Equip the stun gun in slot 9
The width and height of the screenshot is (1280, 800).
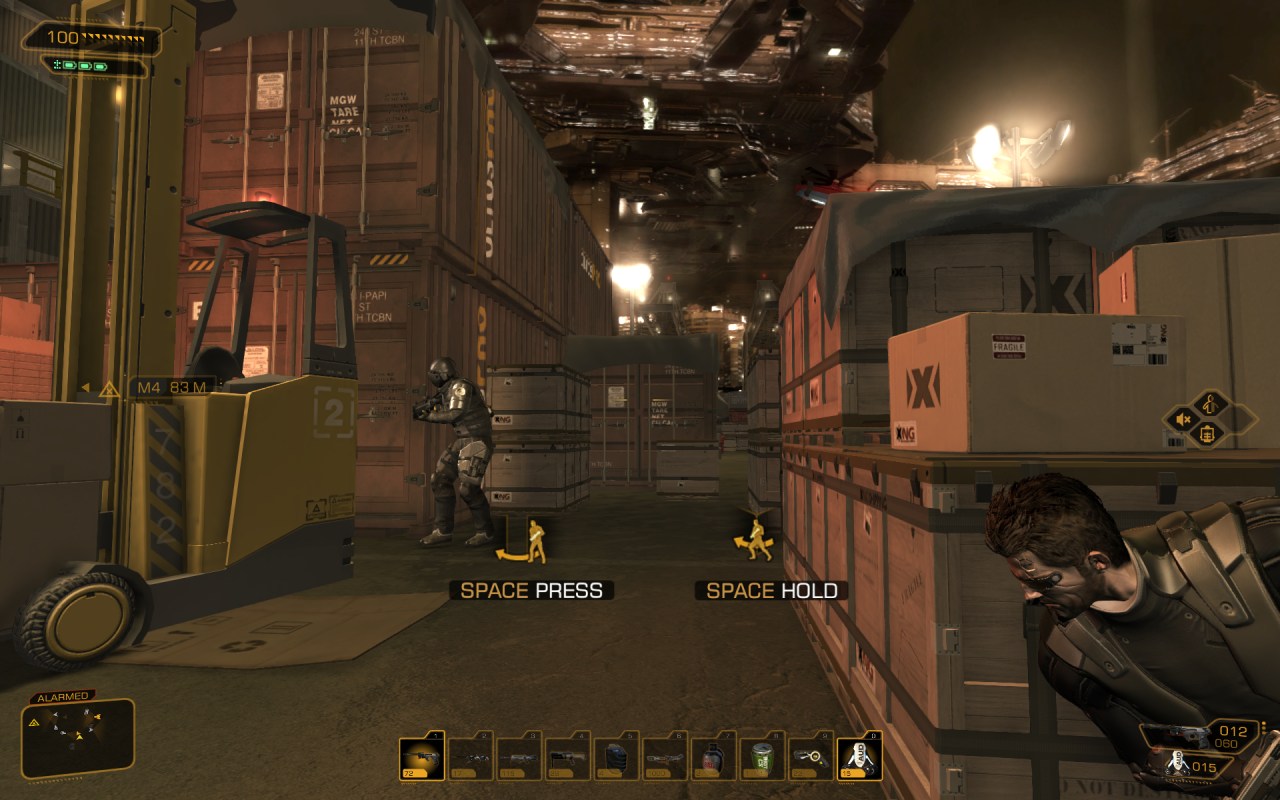(x=811, y=759)
